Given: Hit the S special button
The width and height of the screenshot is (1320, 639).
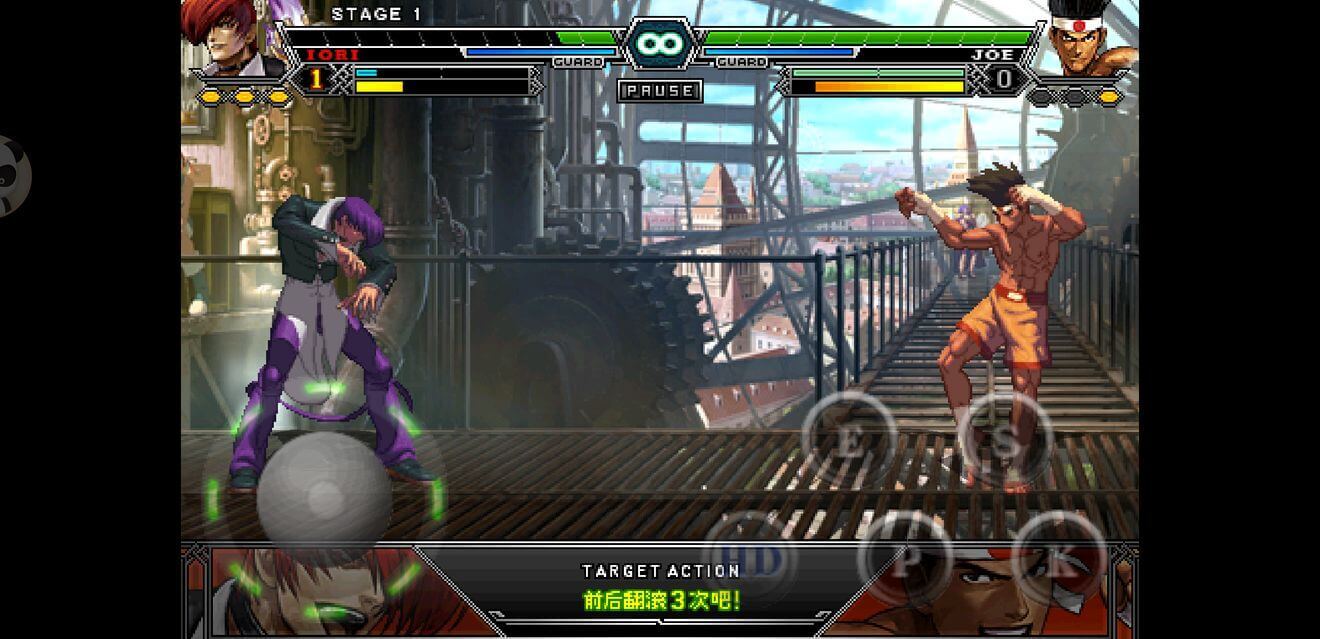Looking at the screenshot, I should click(1004, 441).
